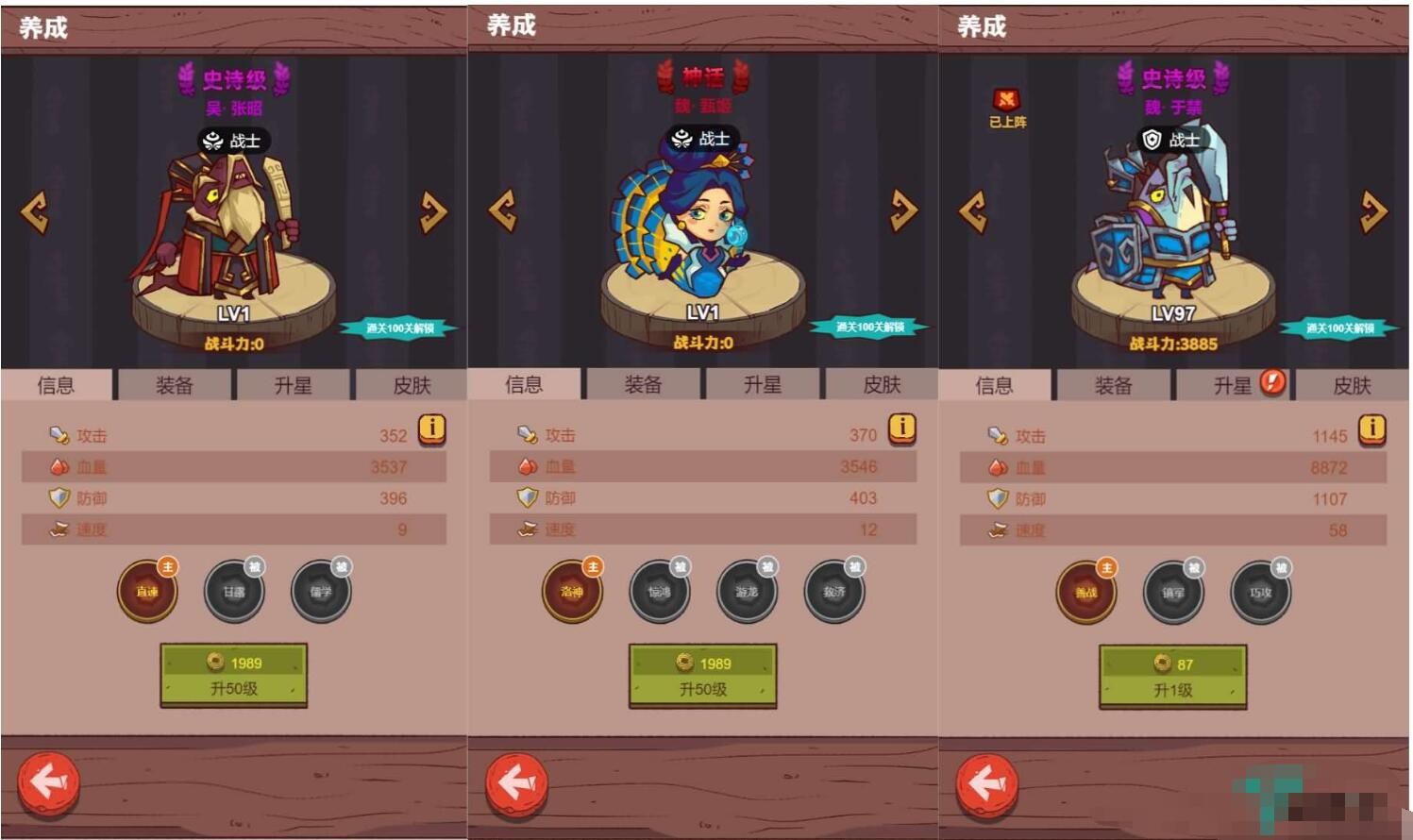The image size is (1413, 840).
Task: Open the 巧攻 passive skill icon
Action: (x=1261, y=592)
